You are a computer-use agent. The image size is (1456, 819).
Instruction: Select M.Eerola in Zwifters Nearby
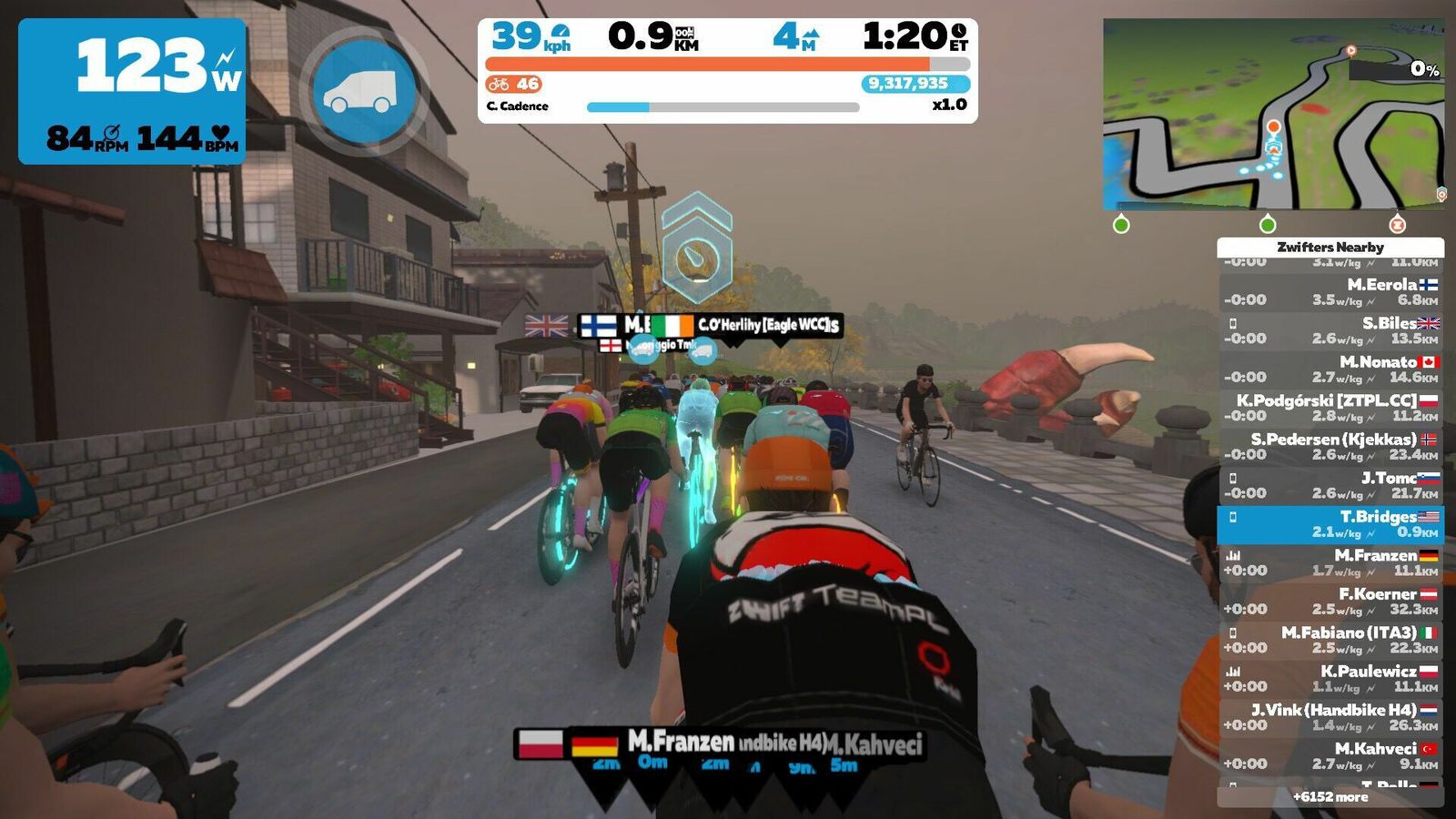click(1330, 292)
